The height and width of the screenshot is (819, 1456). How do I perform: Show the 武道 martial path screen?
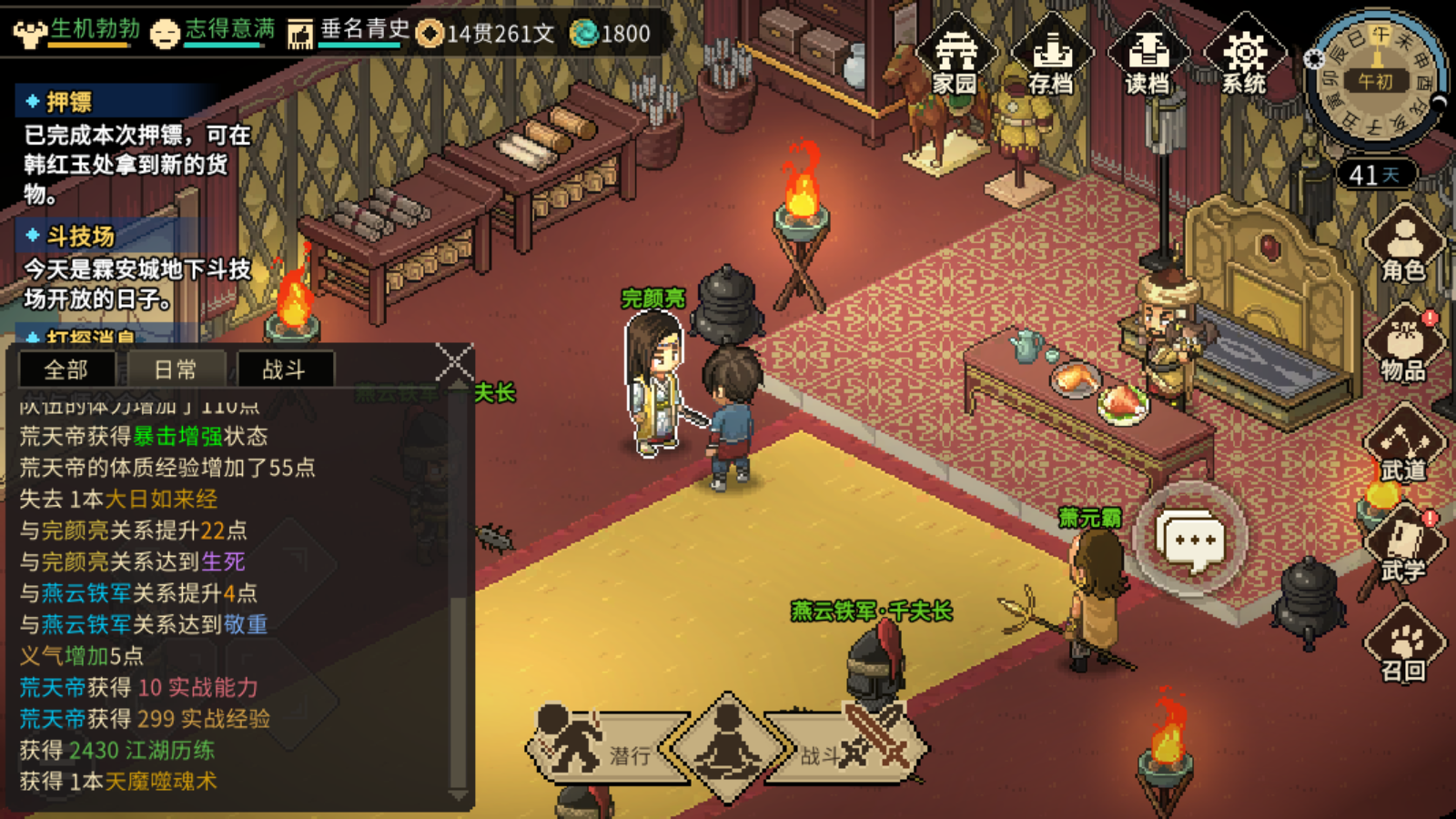(1404, 446)
